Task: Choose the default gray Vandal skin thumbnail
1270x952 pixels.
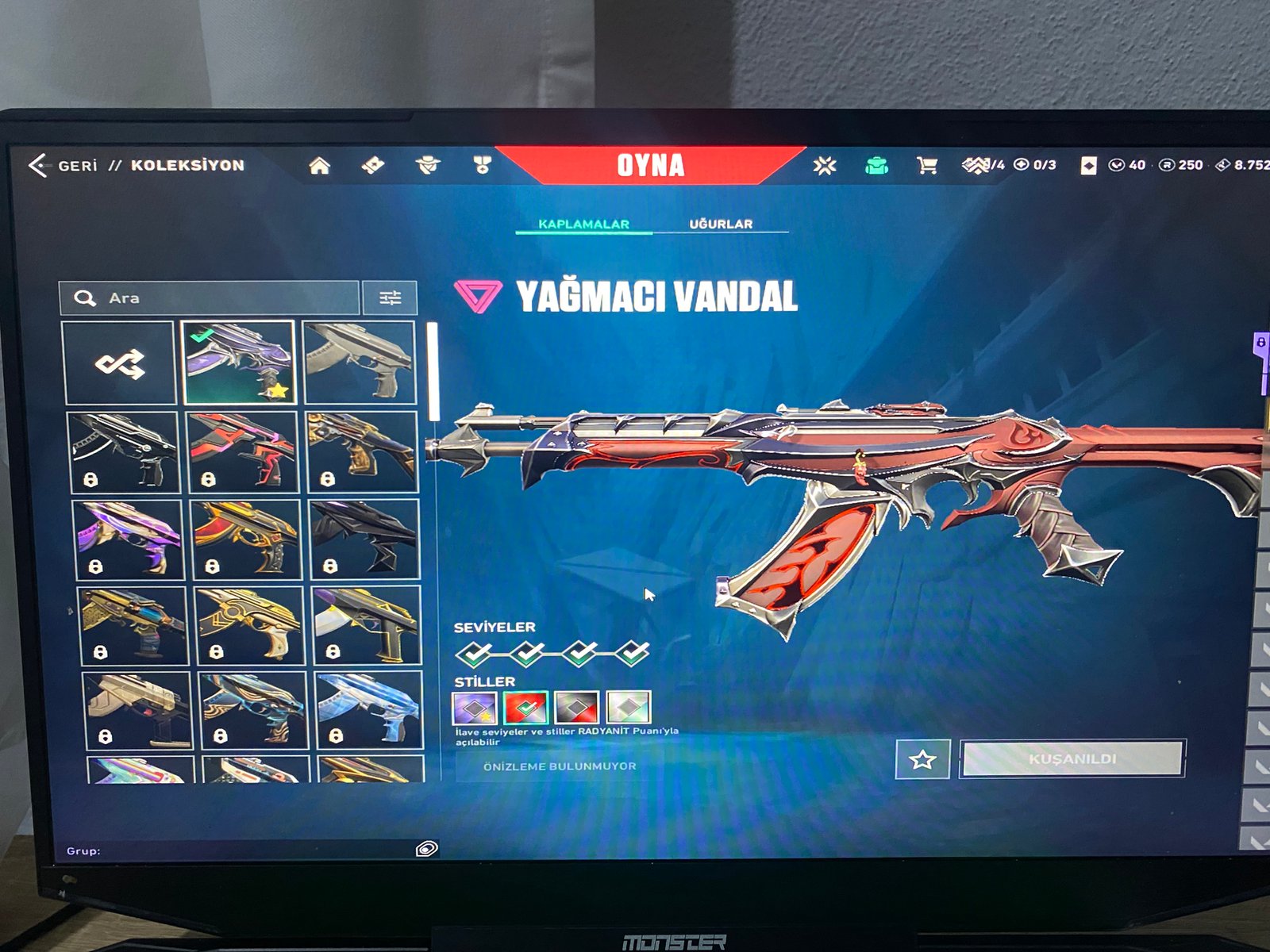Action: point(360,363)
